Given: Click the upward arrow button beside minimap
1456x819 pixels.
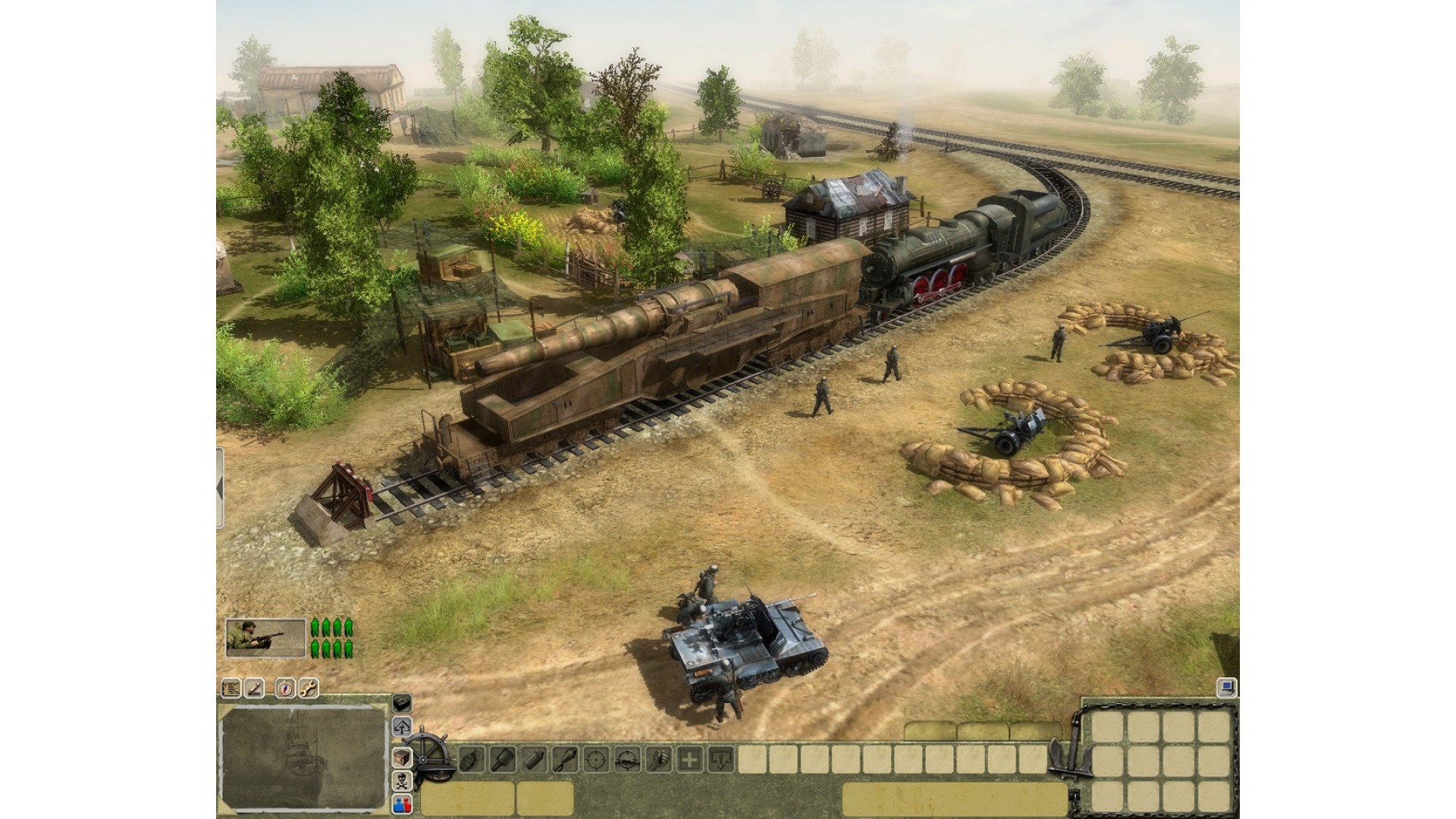Looking at the screenshot, I should pyautogui.click(x=401, y=726).
